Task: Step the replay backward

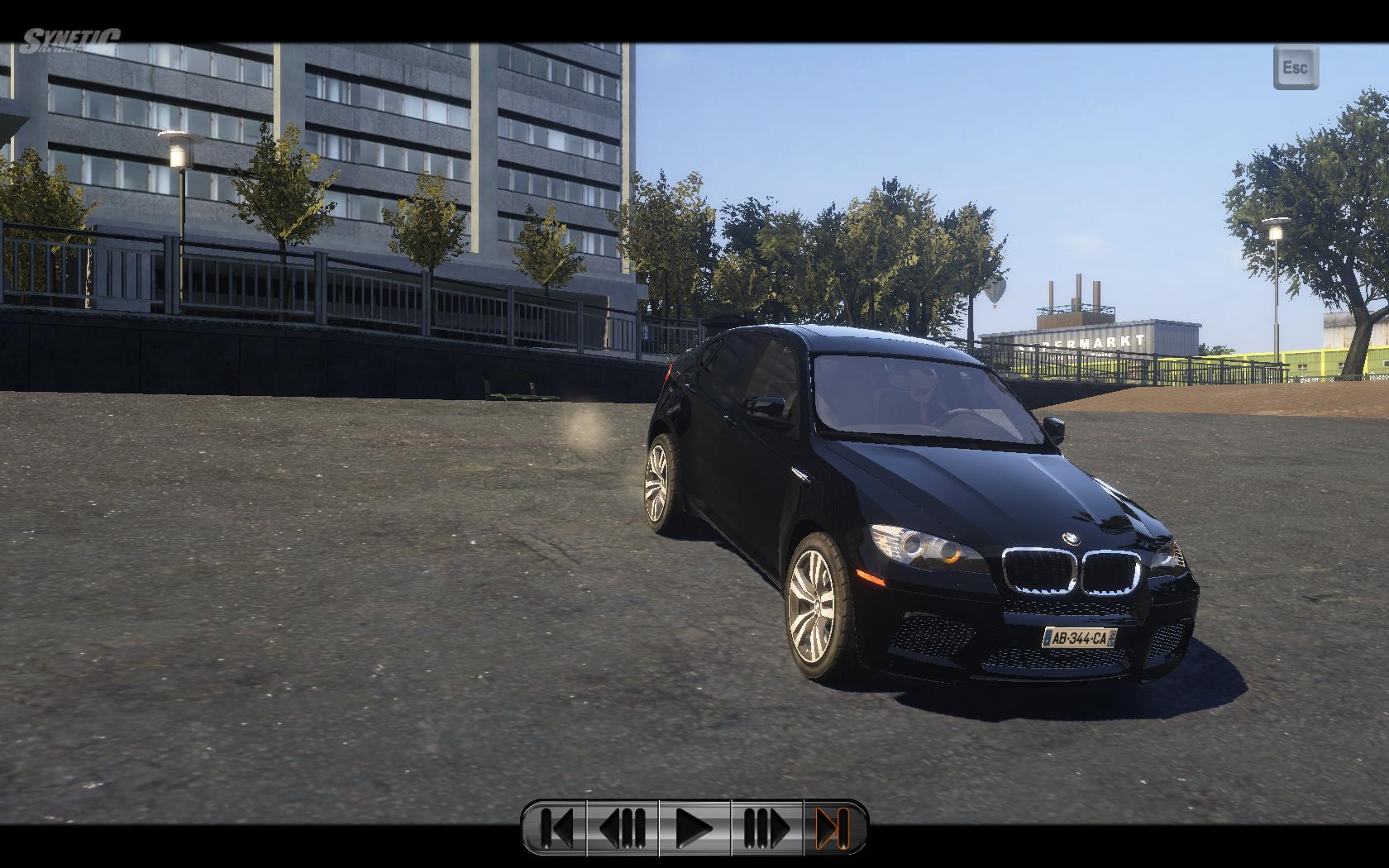Action: coord(623,827)
